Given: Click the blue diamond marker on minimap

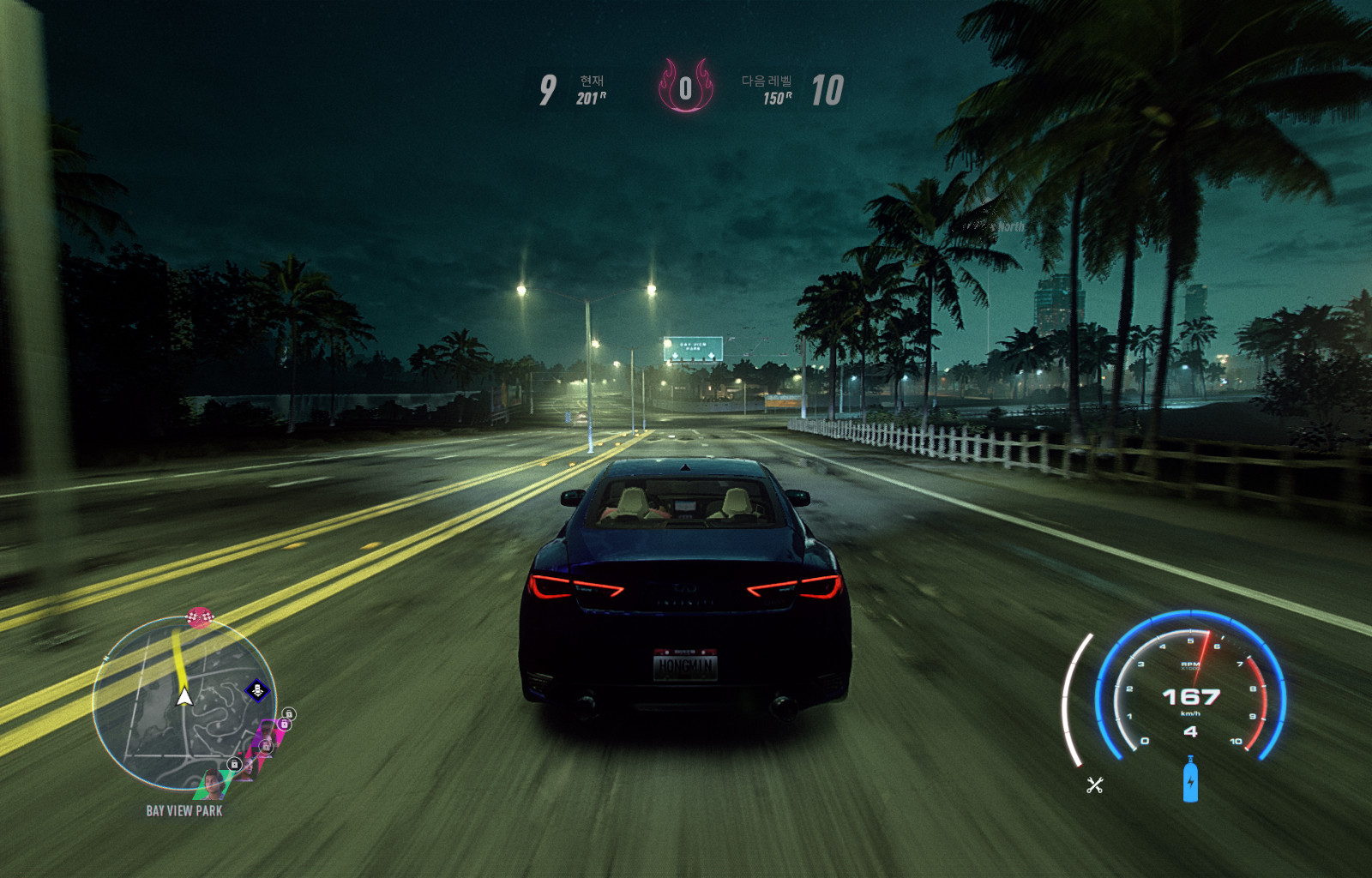Looking at the screenshot, I should [257, 690].
